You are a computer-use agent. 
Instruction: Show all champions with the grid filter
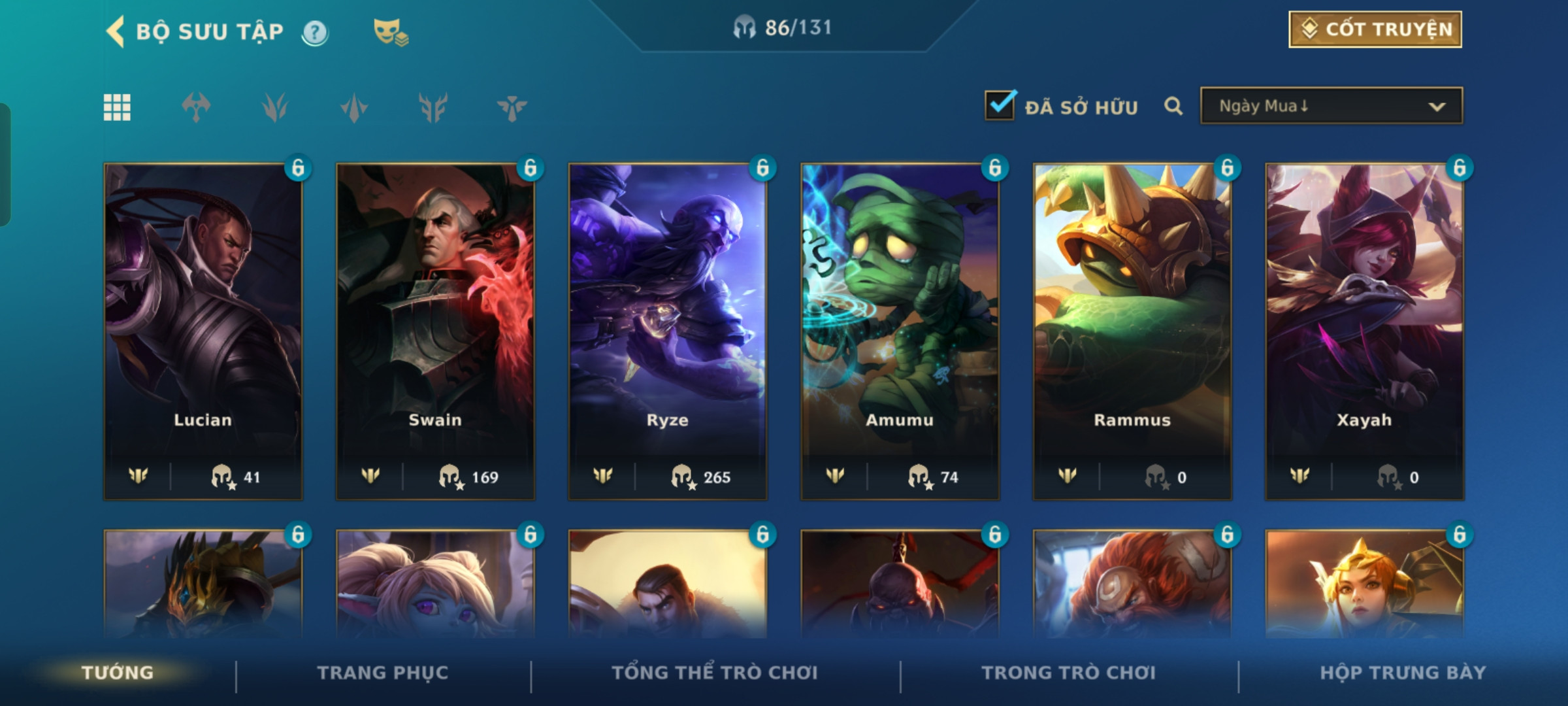pyautogui.click(x=117, y=107)
